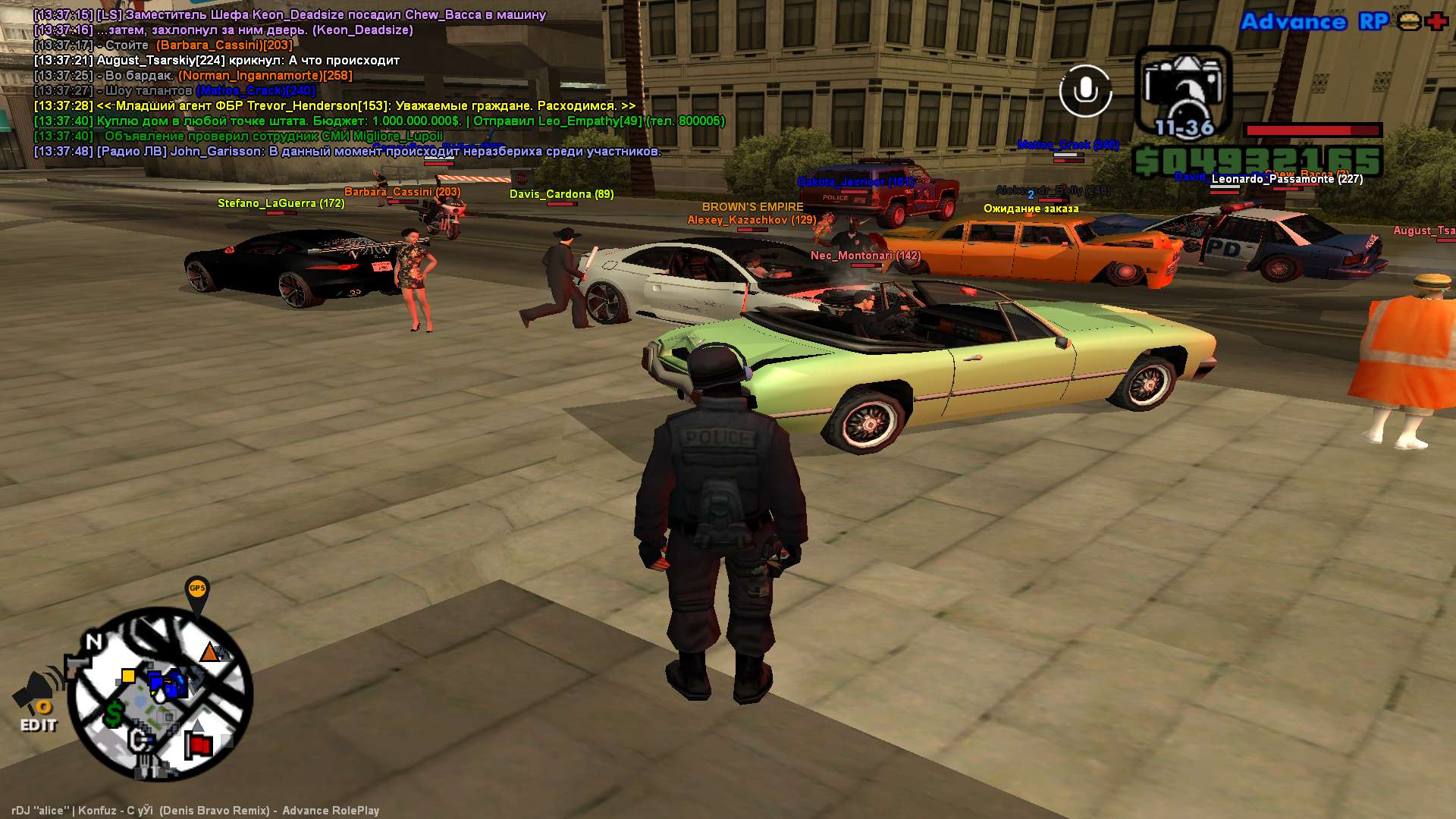The image size is (1456, 819).
Task: Select the camera weapon icon
Action: coord(1183,87)
